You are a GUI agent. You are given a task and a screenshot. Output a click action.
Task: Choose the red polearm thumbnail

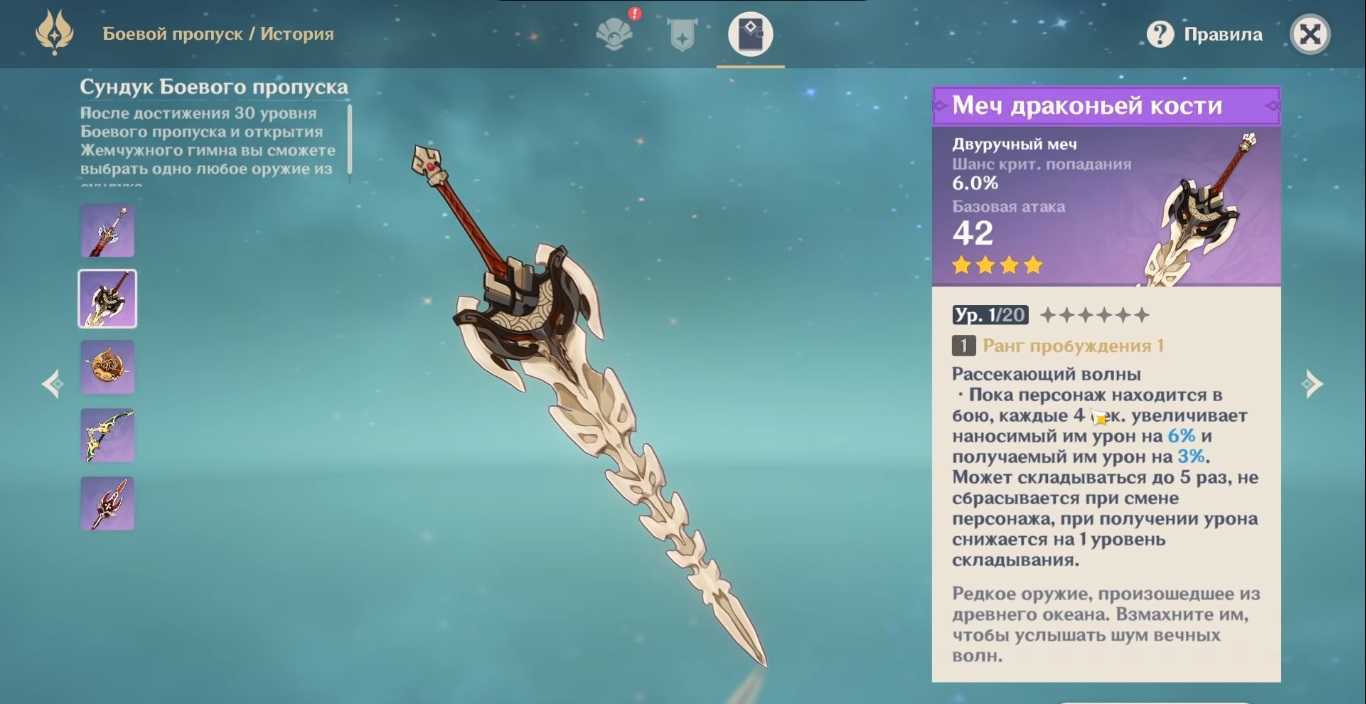click(108, 503)
